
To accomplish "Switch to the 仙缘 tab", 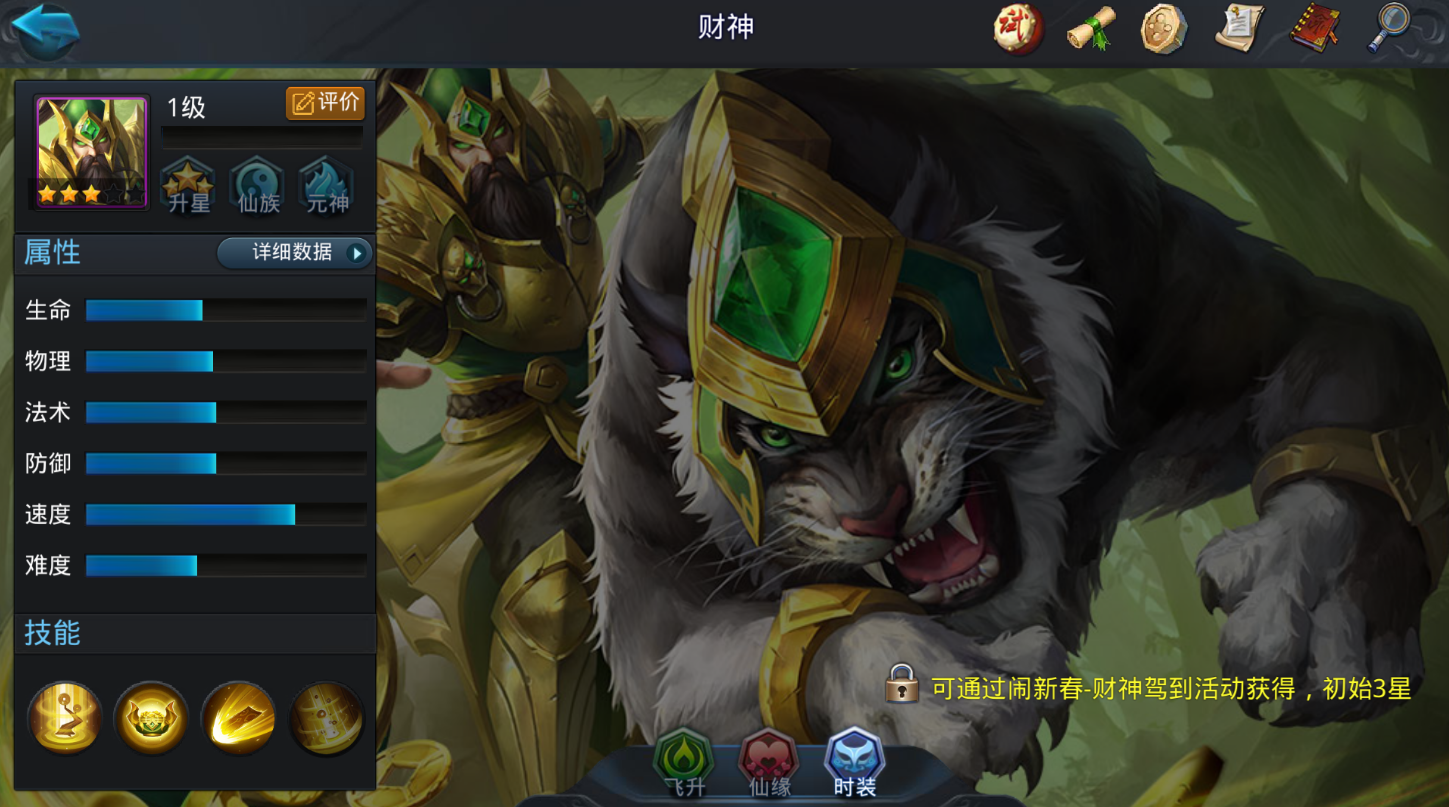I will coord(769,765).
